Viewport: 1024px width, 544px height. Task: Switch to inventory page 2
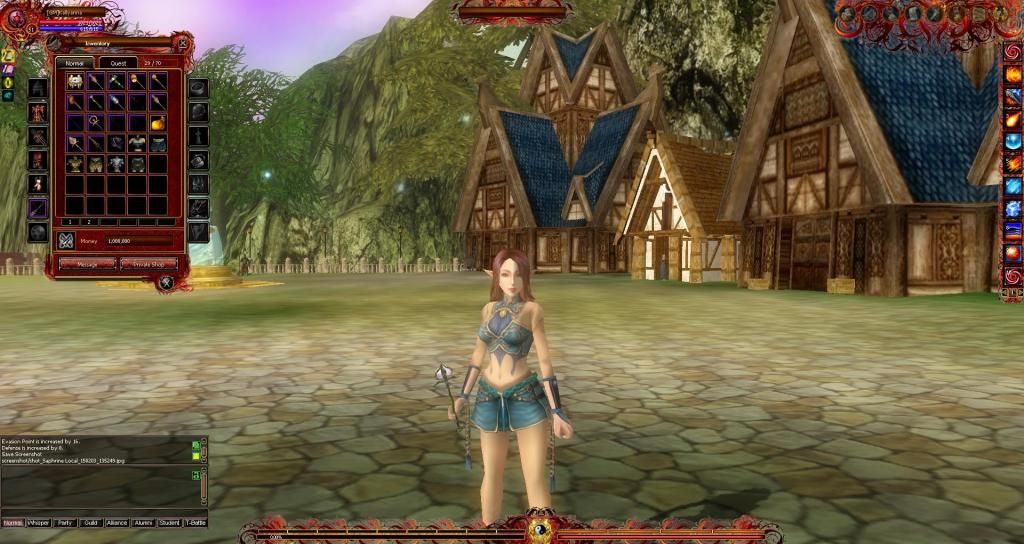click(88, 221)
